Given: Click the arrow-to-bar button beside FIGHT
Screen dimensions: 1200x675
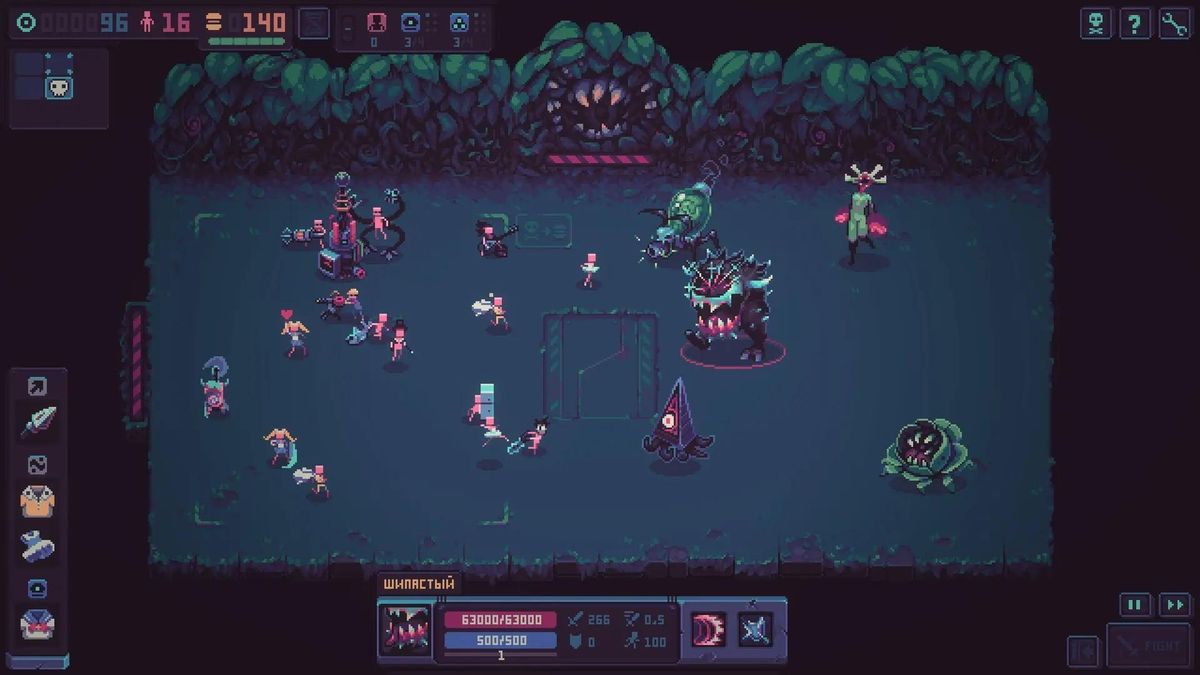Looking at the screenshot, I should coord(1083,649).
